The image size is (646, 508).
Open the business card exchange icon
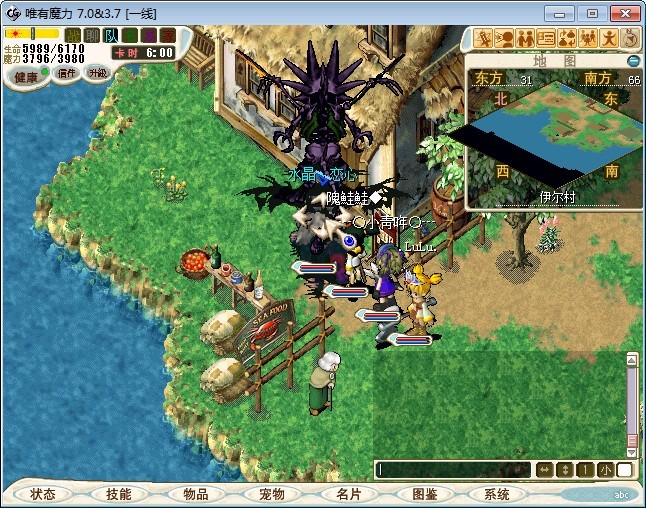coord(546,38)
